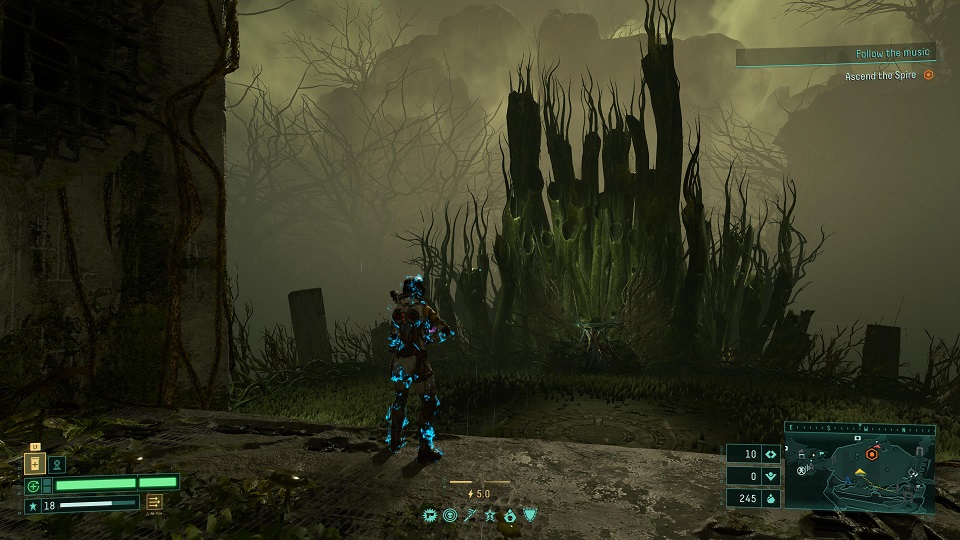
Task: Click the concentric-circles skull upgrade icon
Action: click(x=450, y=515)
